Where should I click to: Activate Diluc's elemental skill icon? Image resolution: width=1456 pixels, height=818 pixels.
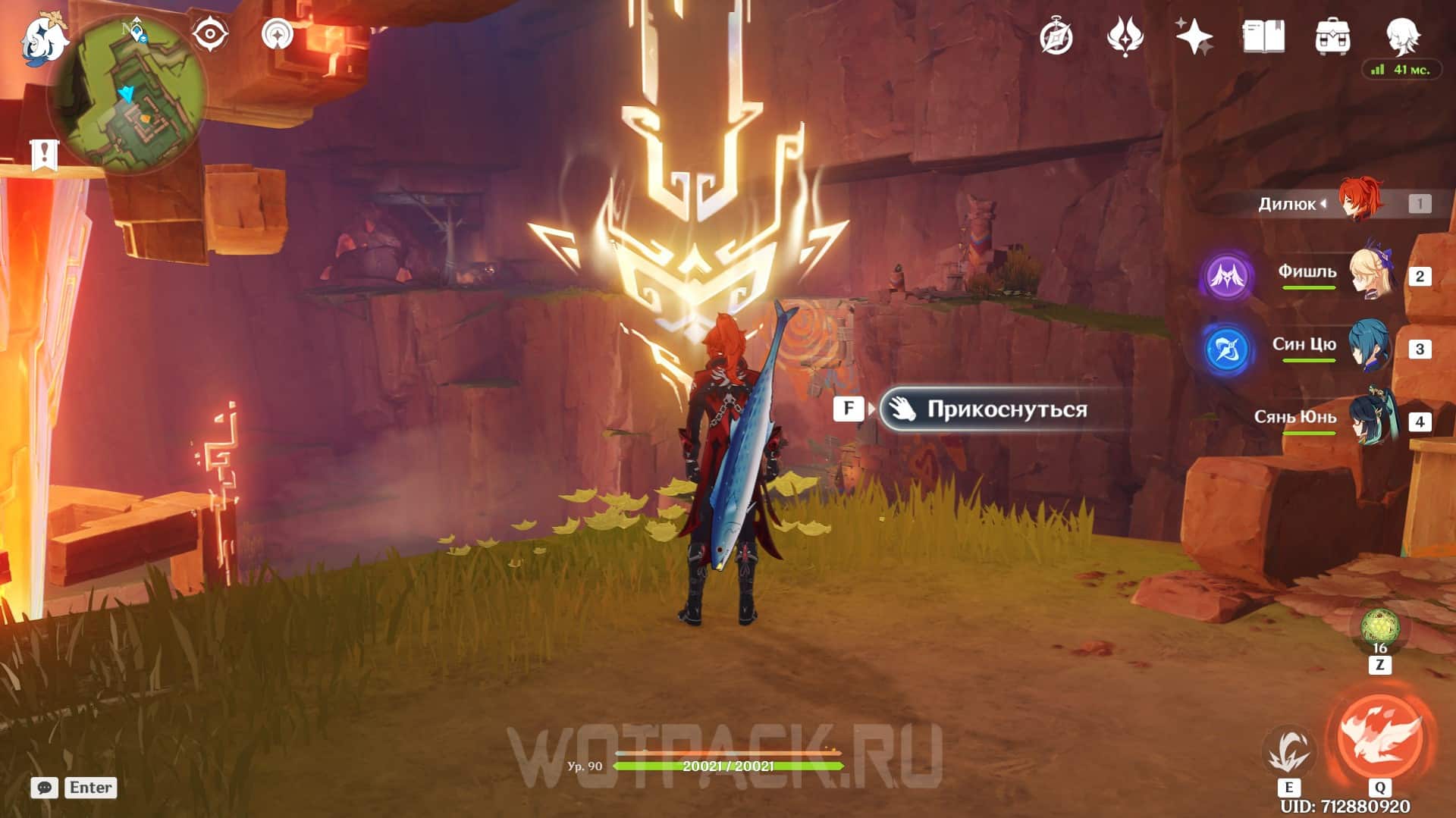[x=1288, y=750]
